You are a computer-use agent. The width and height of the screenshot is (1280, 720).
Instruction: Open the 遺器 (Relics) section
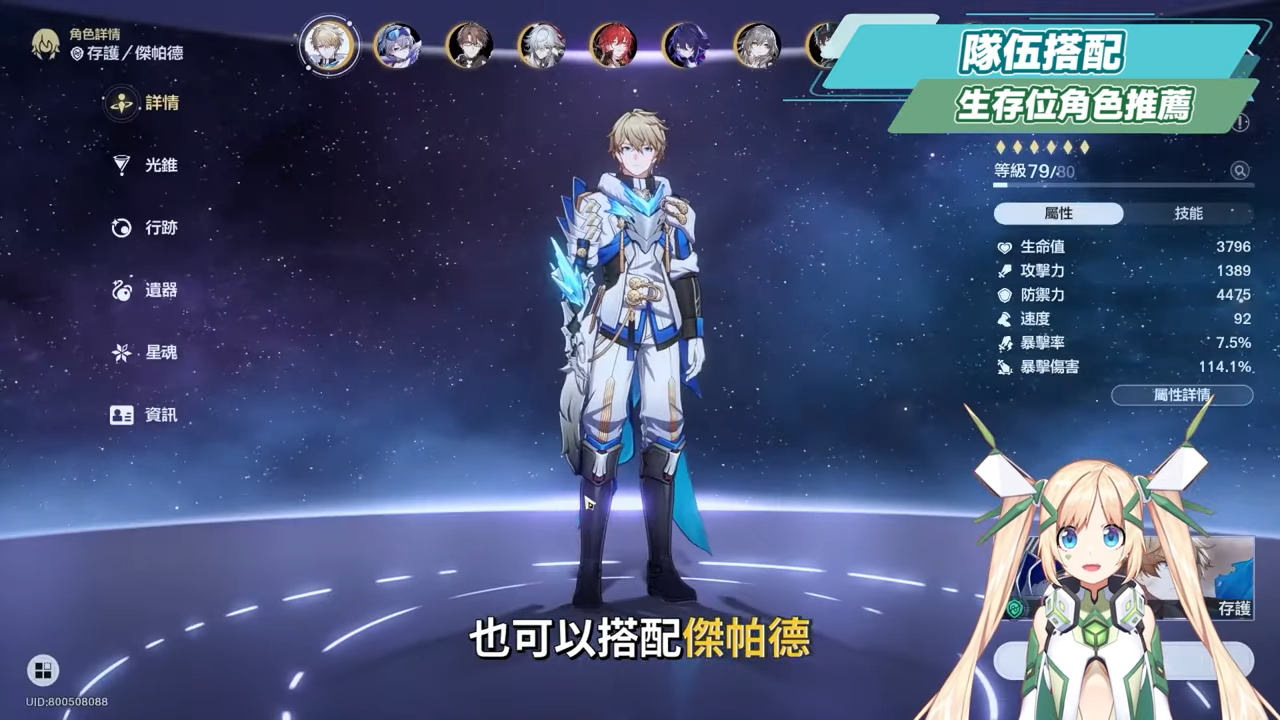(x=145, y=290)
